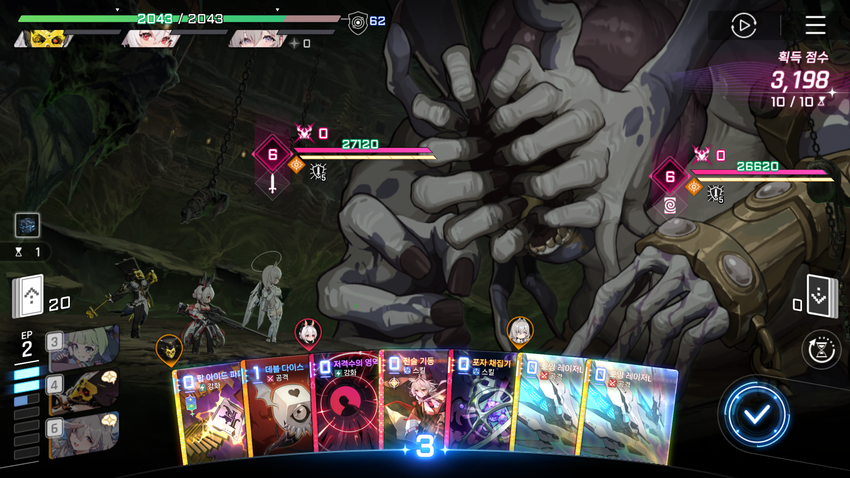Toggle the auto-play battle button

743,25
